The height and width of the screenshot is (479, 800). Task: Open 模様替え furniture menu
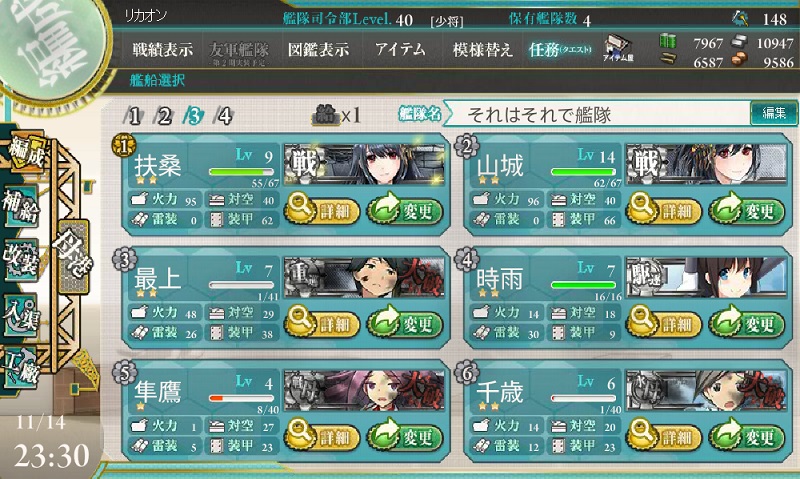point(482,49)
